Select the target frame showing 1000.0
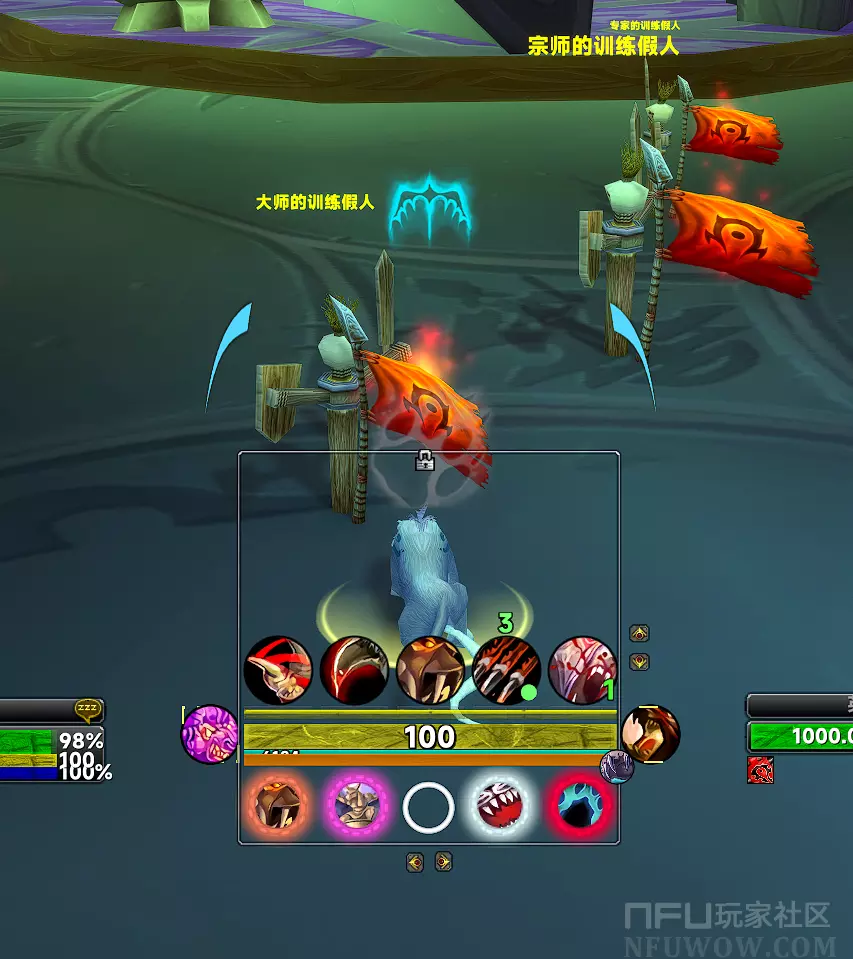Image resolution: width=853 pixels, height=959 pixels. (x=800, y=736)
